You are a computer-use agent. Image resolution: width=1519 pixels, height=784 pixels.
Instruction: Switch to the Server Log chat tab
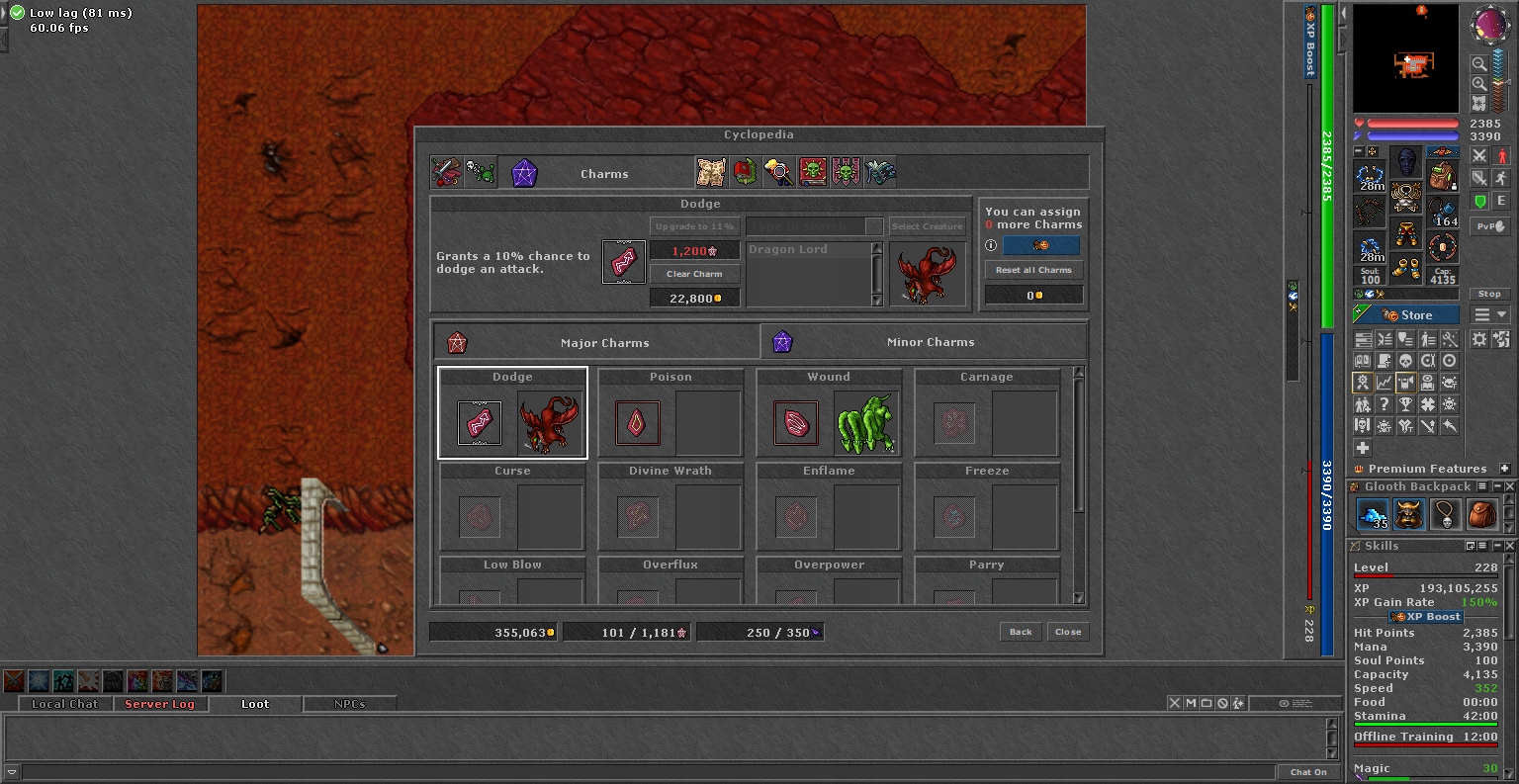coord(159,704)
